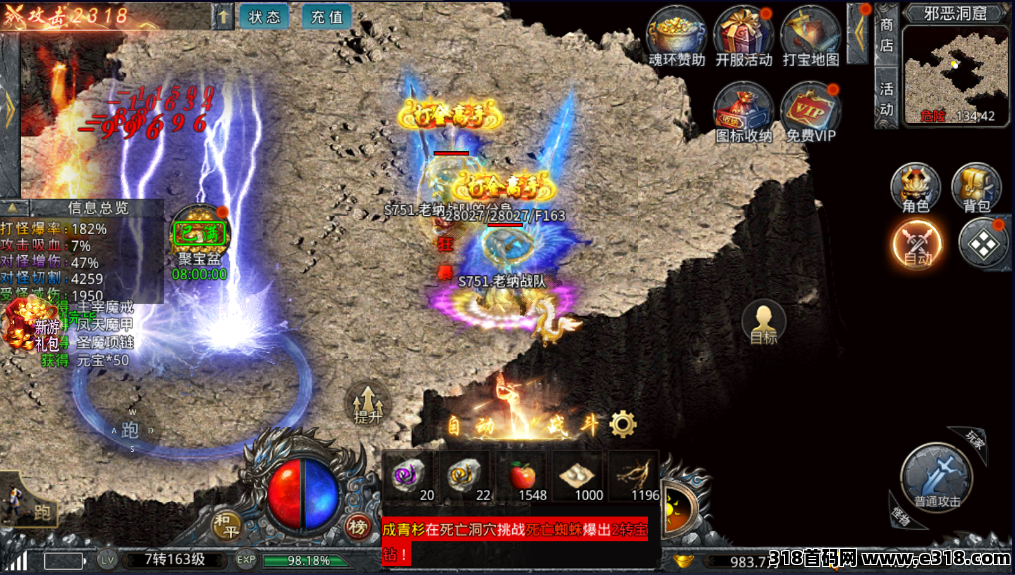Open the 状态 status panel
The image size is (1015, 575).
(265, 16)
